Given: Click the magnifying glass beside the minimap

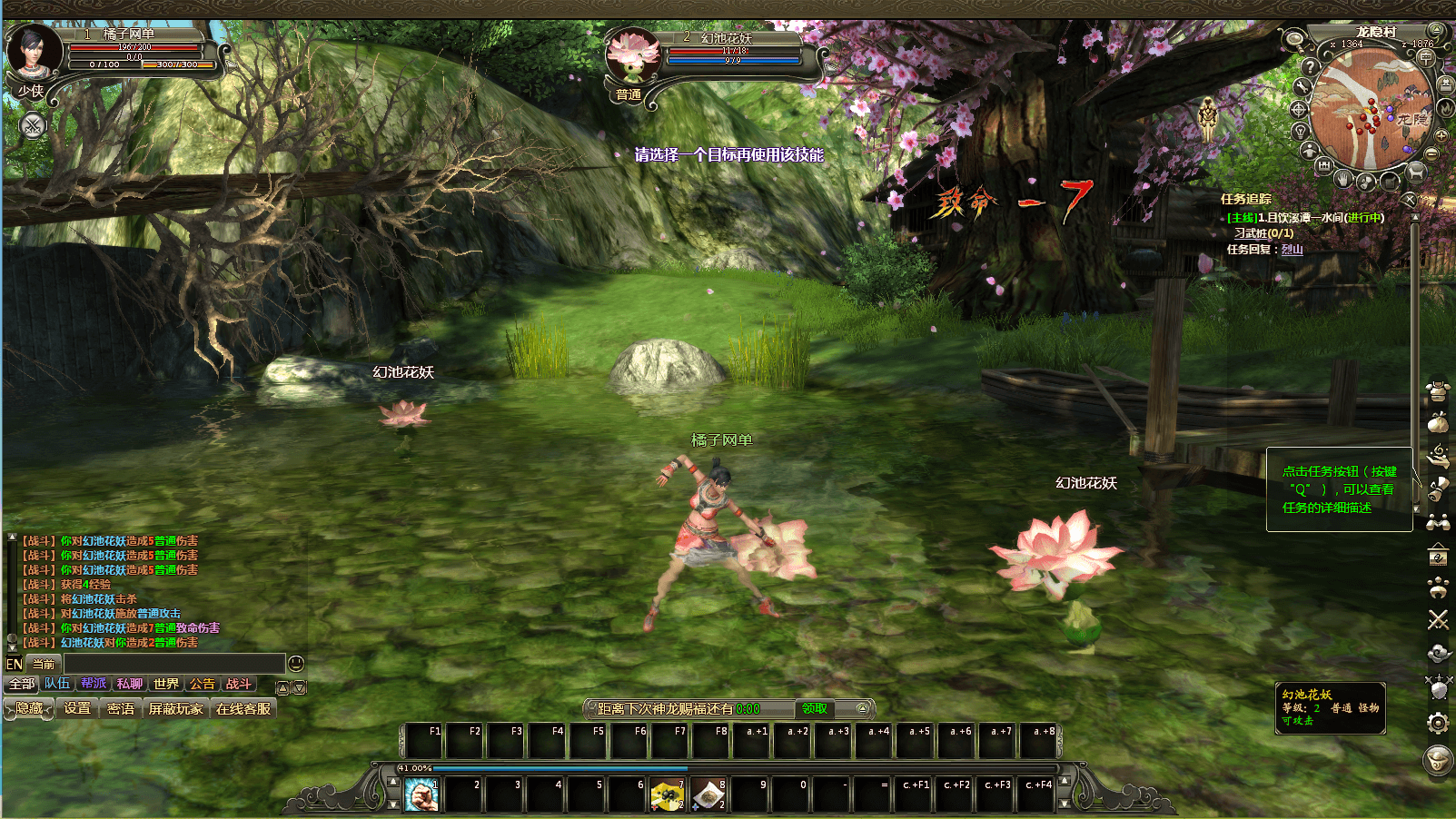Looking at the screenshot, I should point(1293,39).
